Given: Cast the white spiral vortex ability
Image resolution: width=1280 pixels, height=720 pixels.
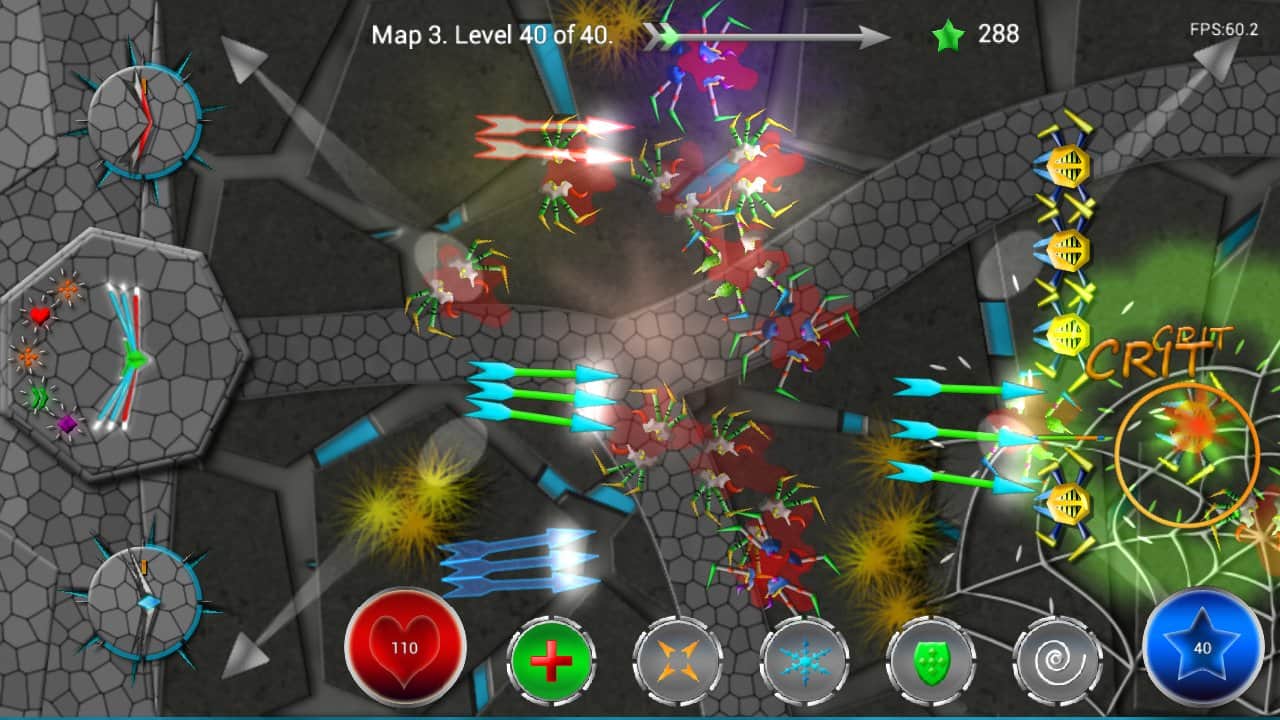Looking at the screenshot, I should tap(1057, 662).
